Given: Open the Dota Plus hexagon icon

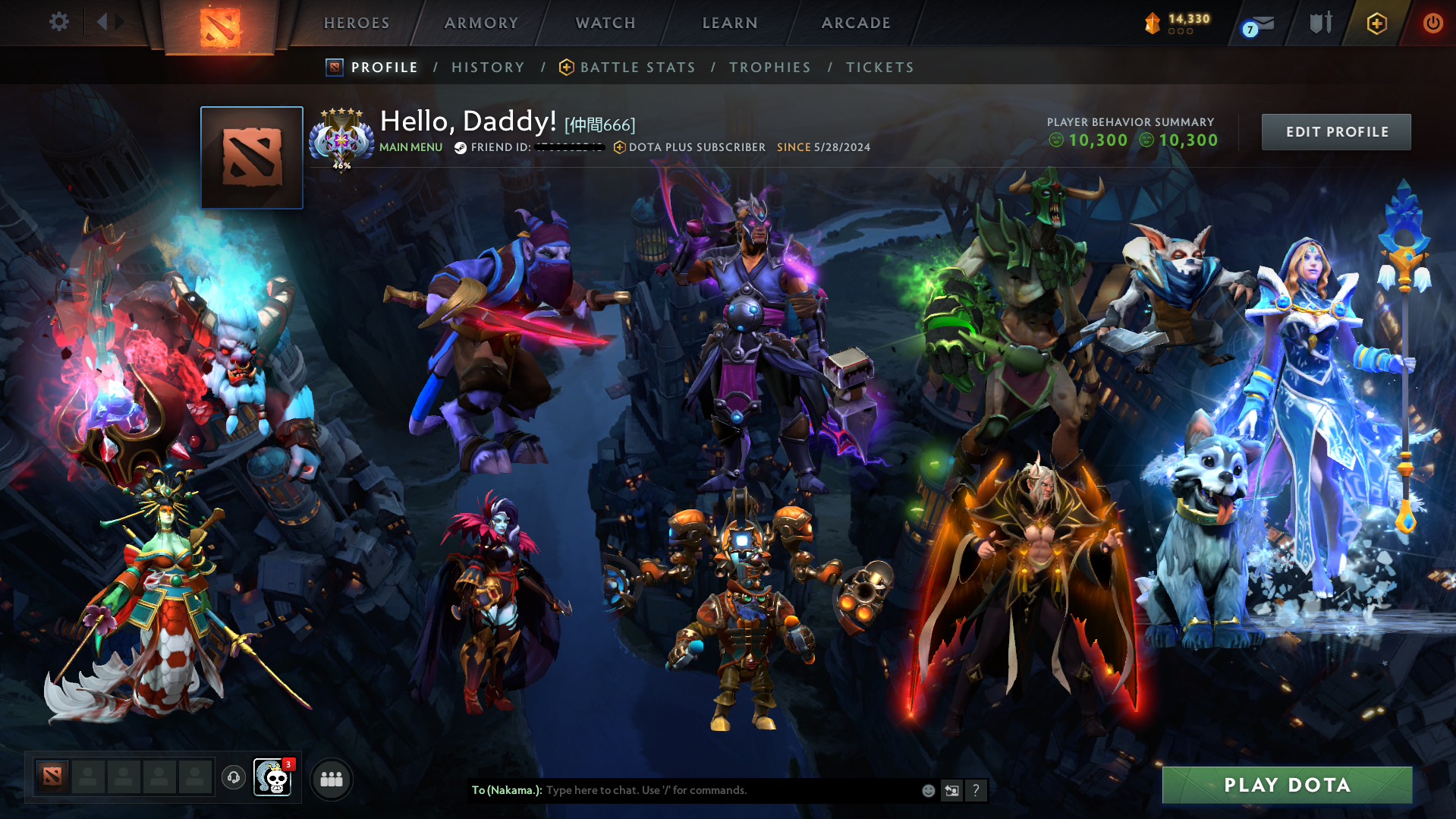Looking at the screenshot, I should pyautogui.click(x=1376, y=23).
